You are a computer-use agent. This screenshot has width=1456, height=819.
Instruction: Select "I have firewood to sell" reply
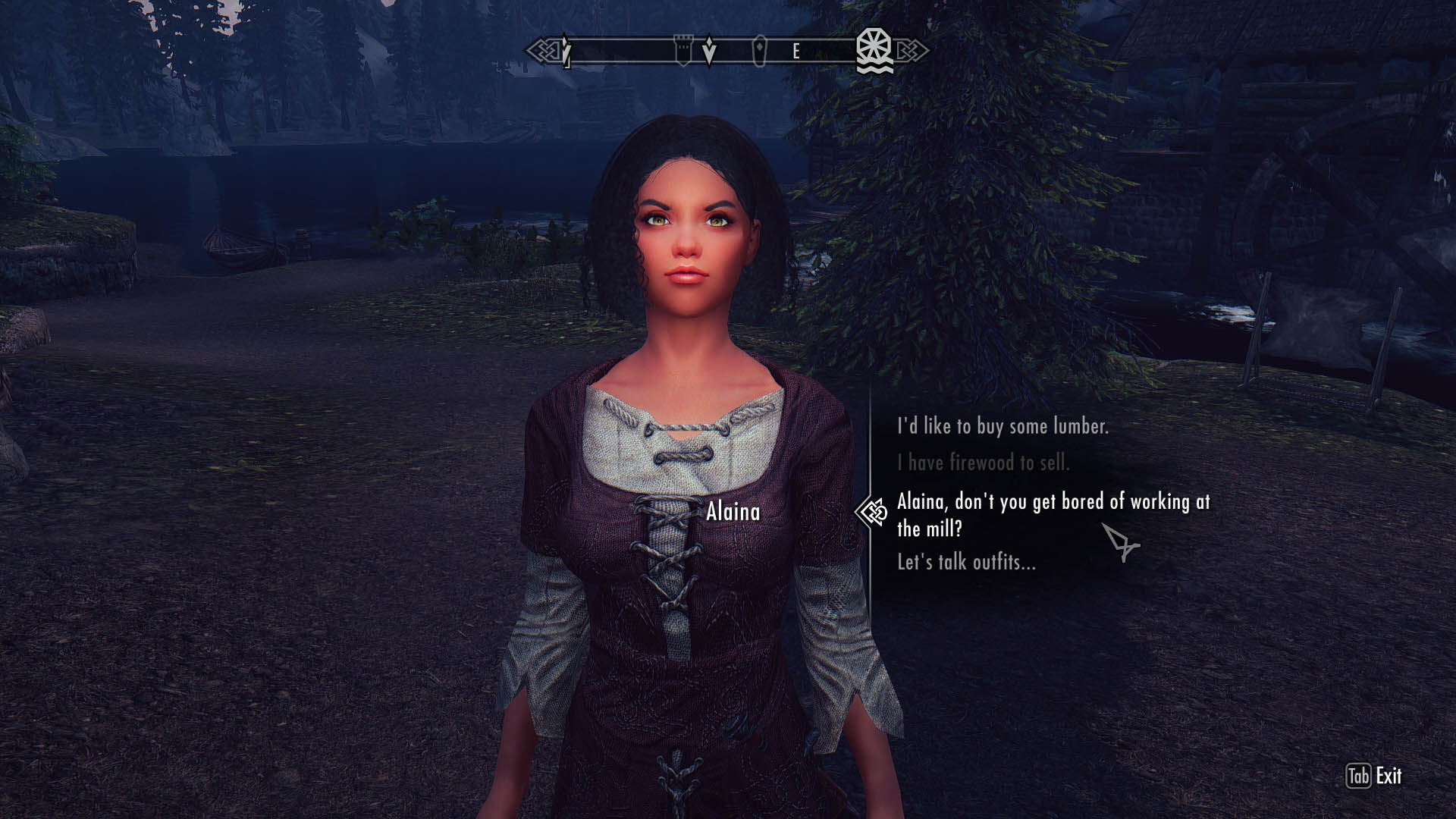(983, 462)
